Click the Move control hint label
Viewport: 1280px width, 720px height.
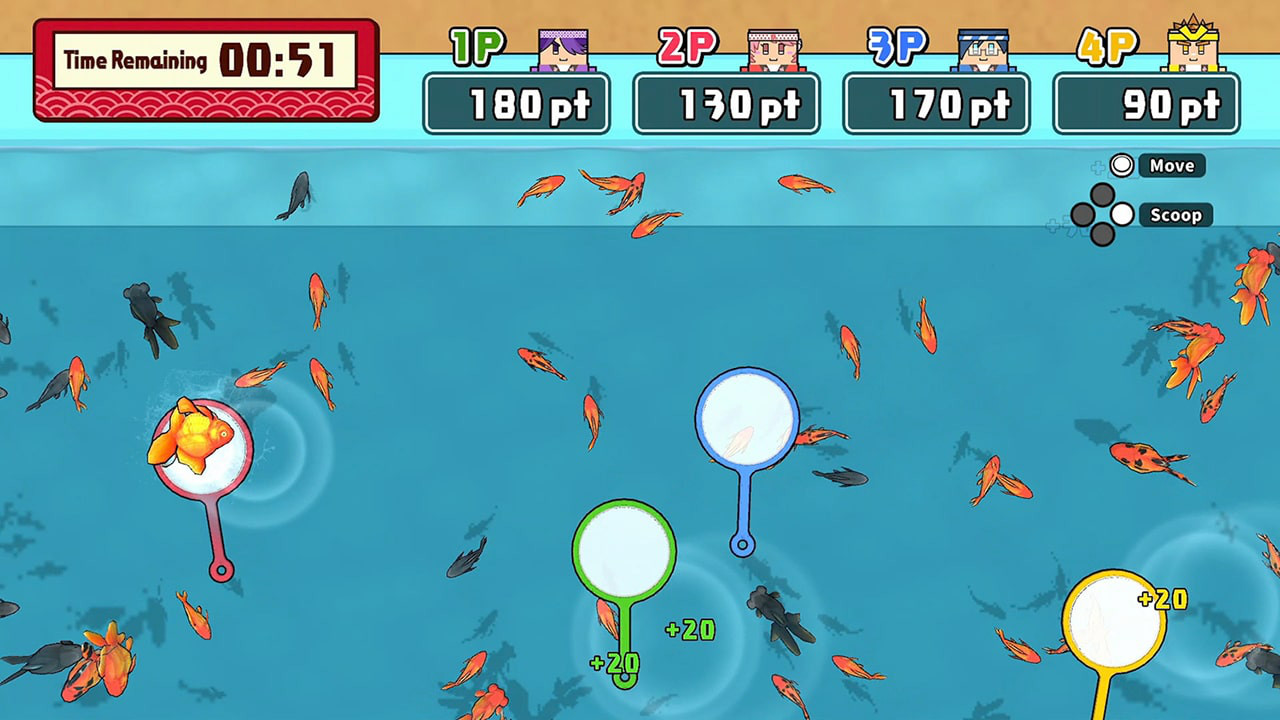1175,165
